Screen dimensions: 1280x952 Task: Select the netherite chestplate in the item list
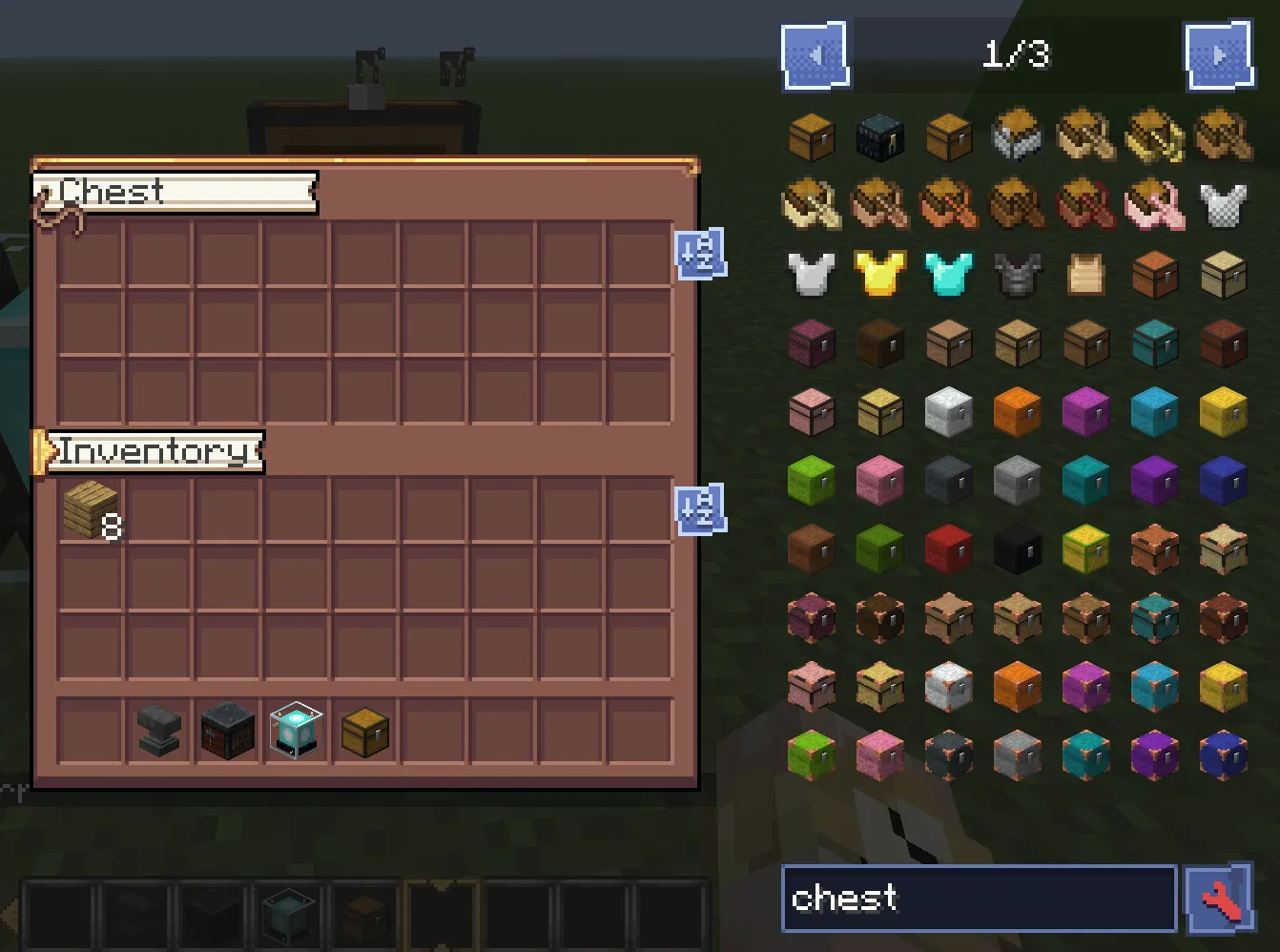coord(1018,275)
